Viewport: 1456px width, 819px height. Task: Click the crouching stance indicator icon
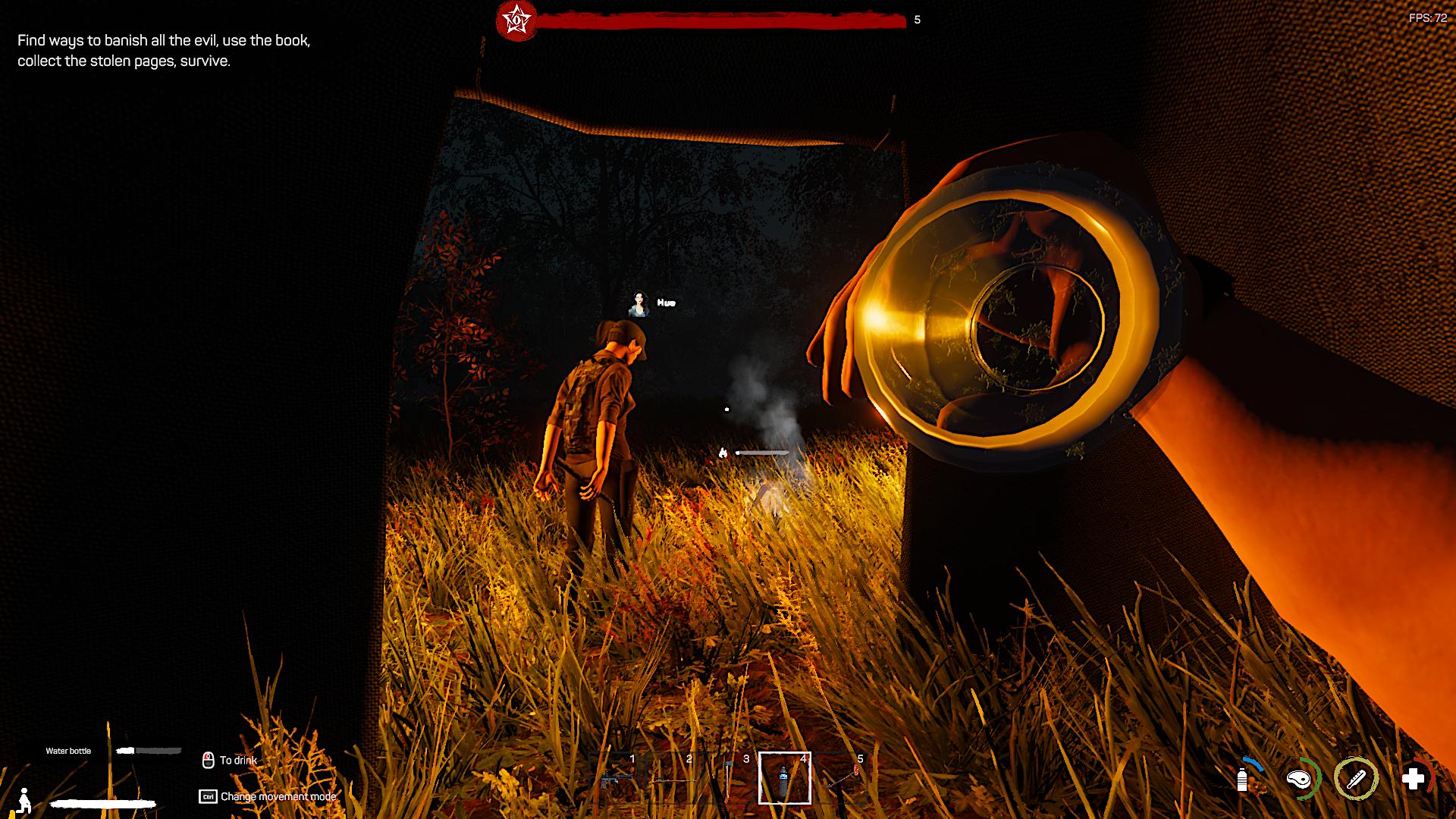pyautogui.click(x=24, y=800)
